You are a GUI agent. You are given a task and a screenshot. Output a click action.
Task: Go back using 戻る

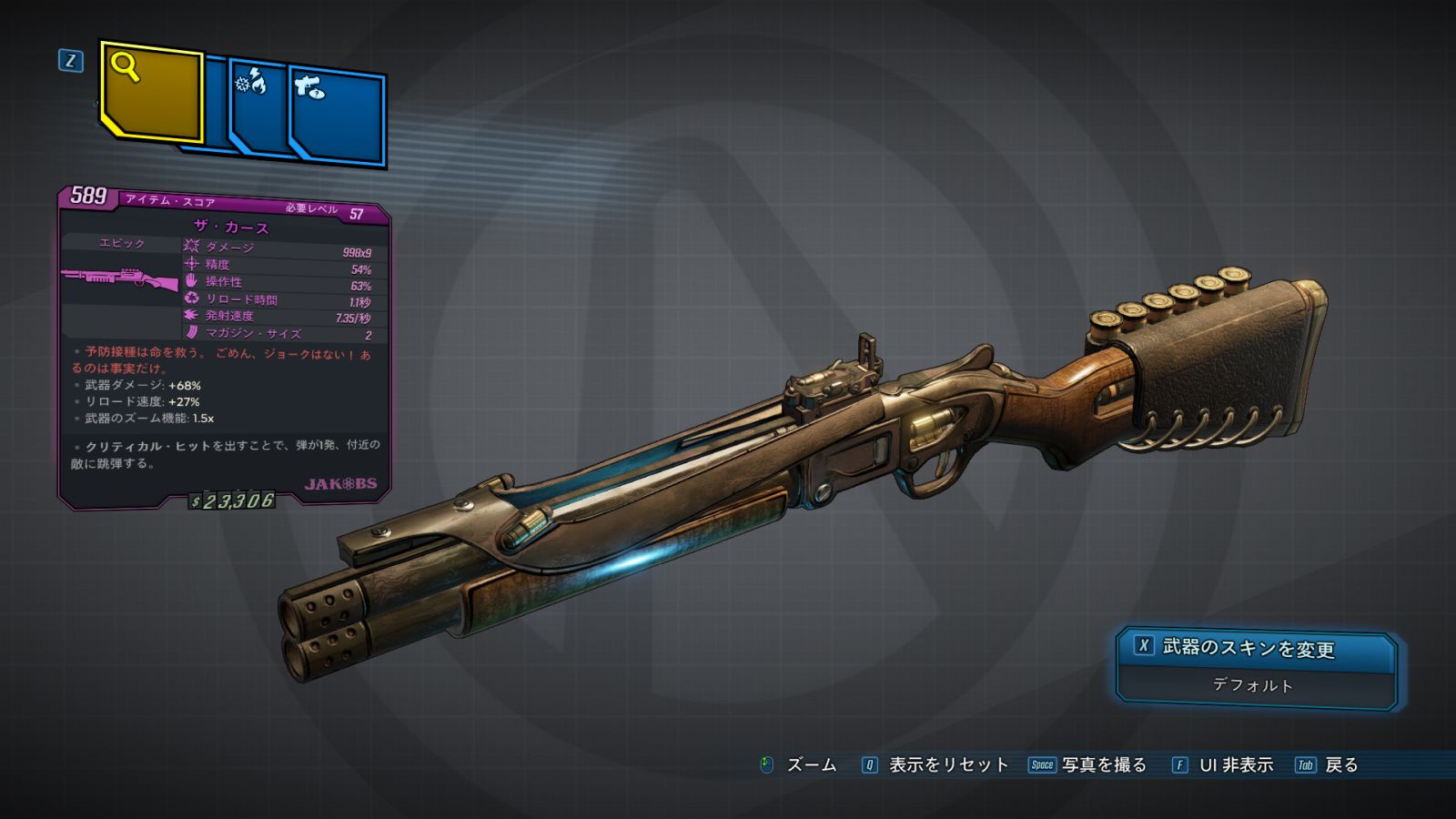pyautogui.click(x=1328, y=765)
